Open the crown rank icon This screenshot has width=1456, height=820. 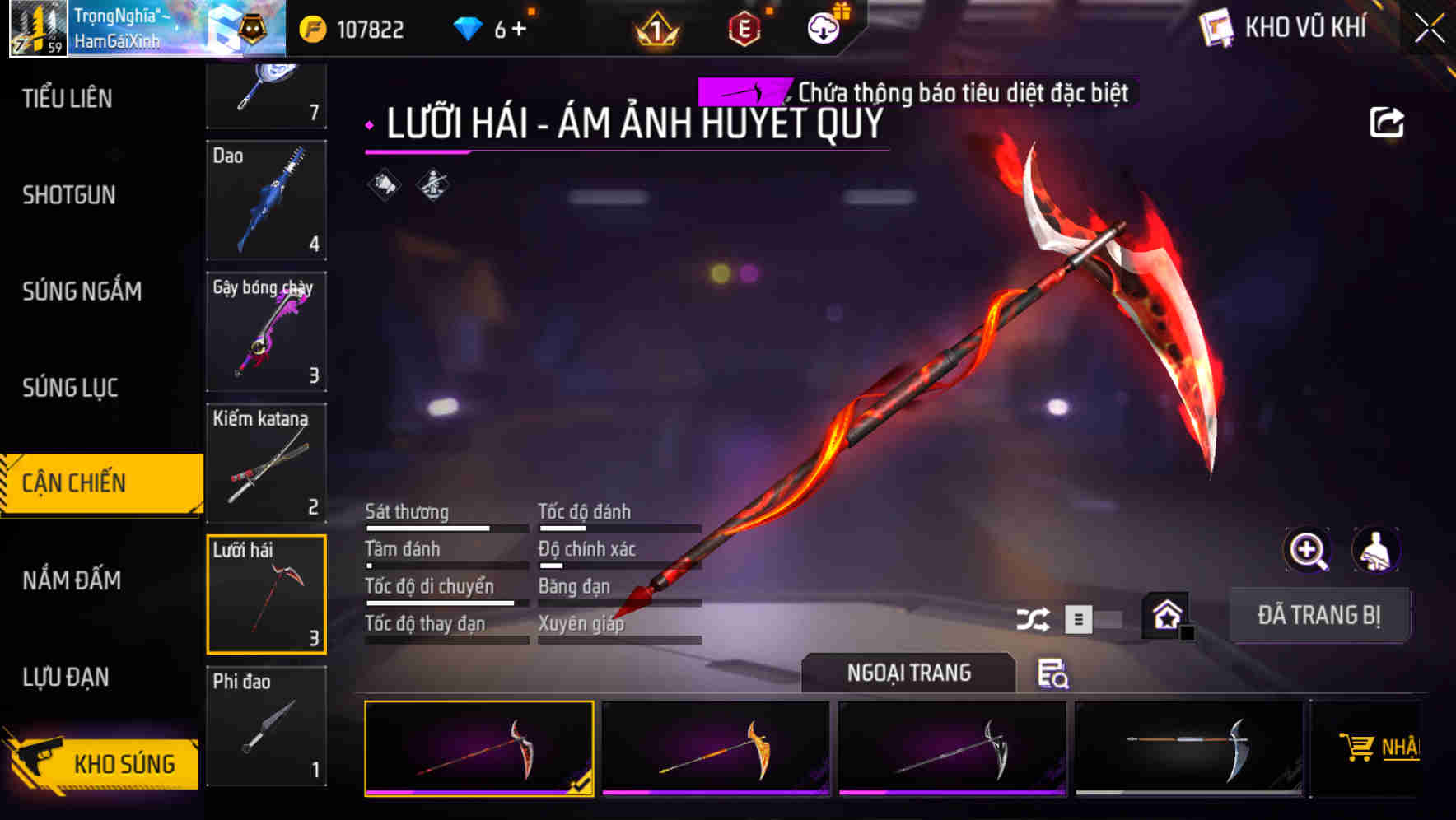point(656,27)
